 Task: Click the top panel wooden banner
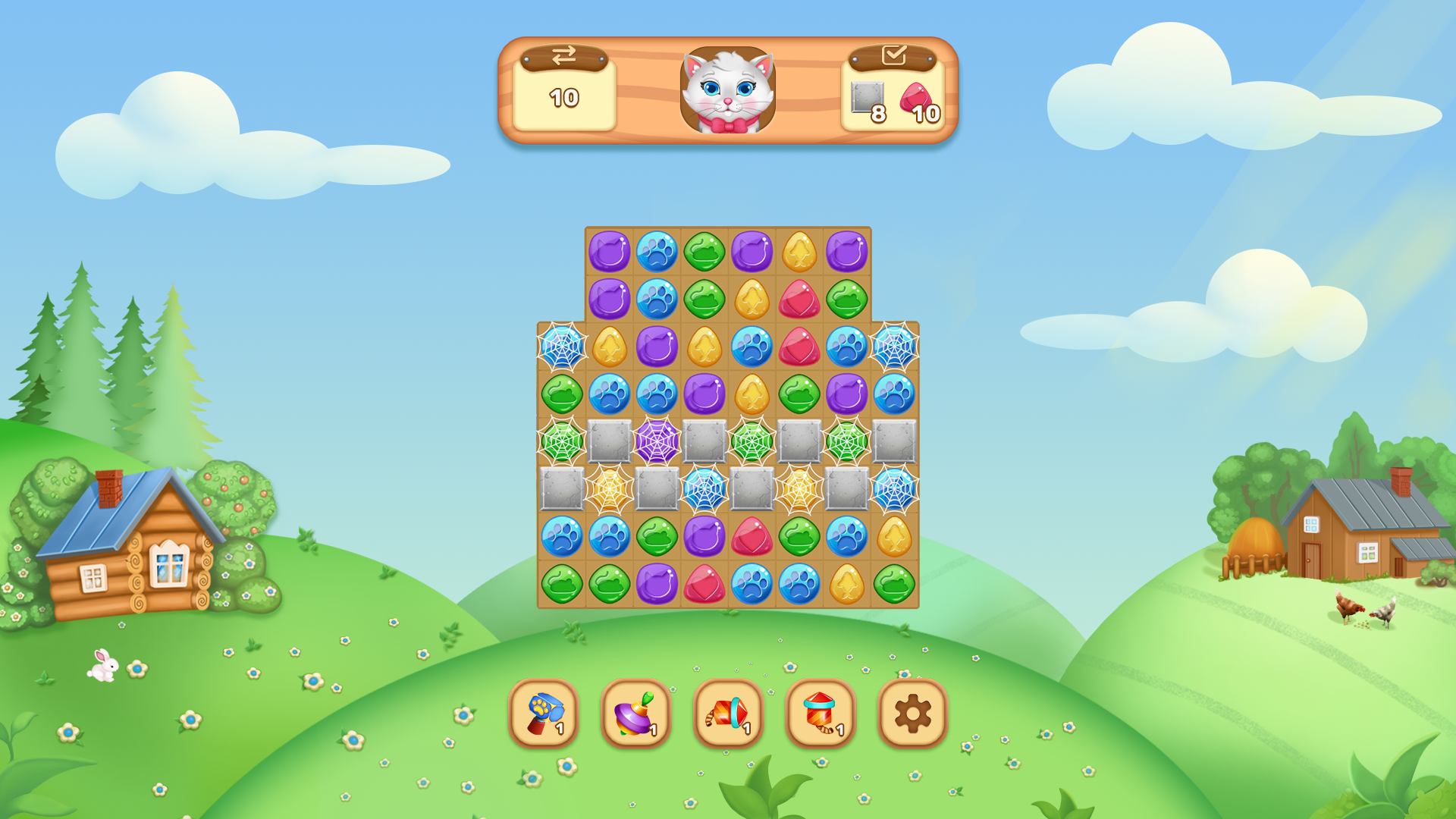tap(728, 91)
